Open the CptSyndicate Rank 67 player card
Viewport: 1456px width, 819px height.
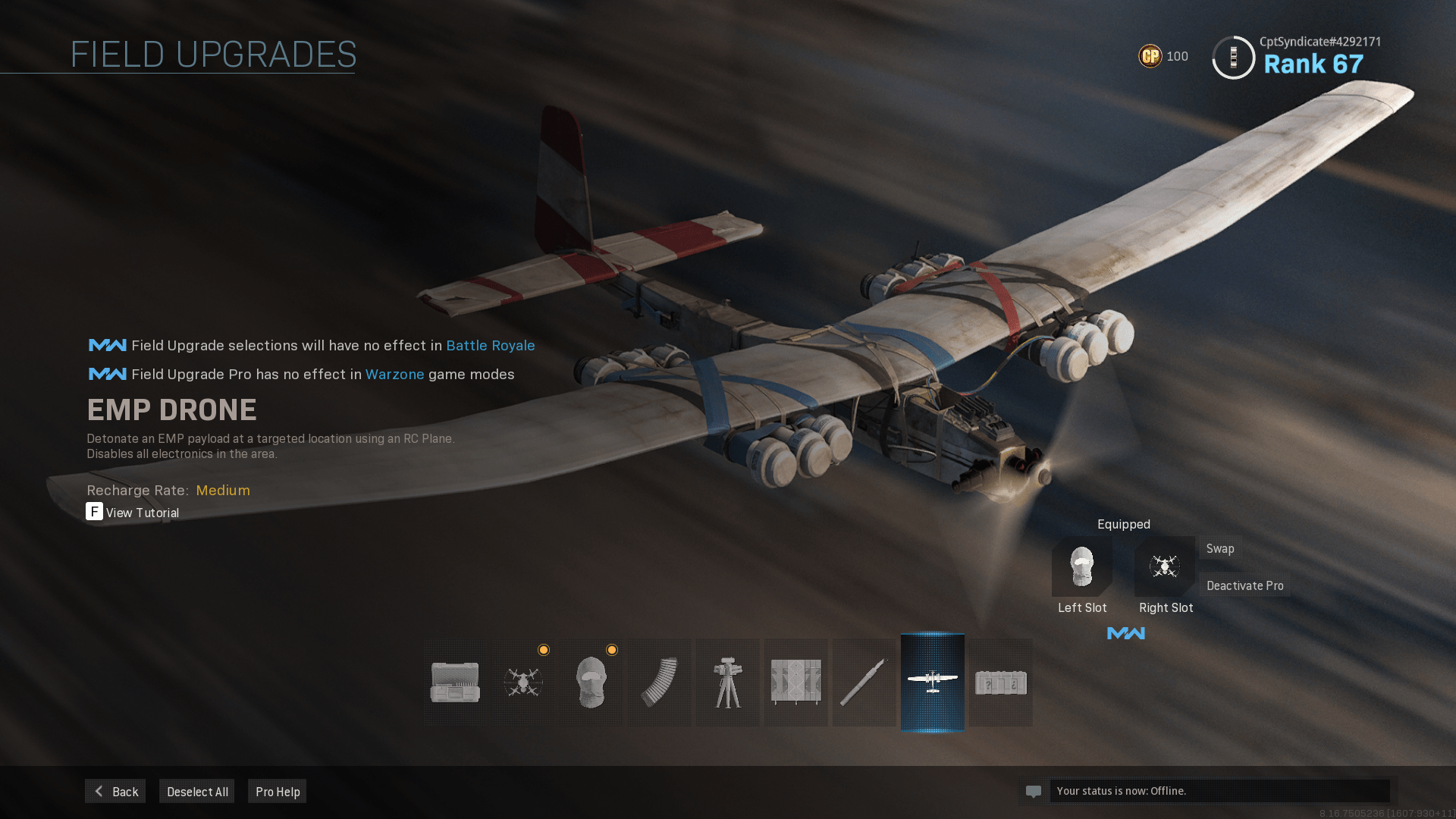(x=1297, y=57)
